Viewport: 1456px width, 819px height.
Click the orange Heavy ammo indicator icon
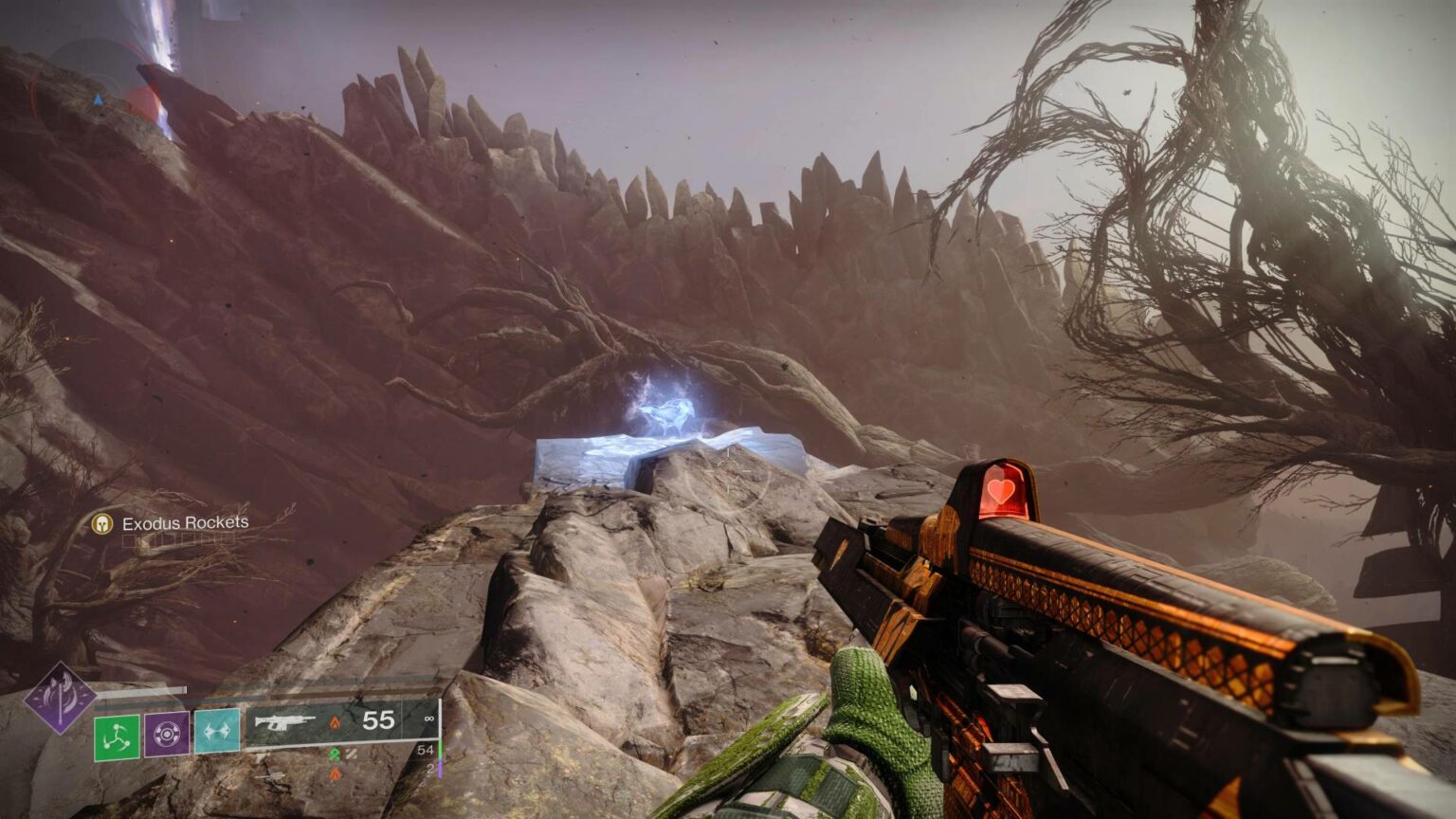coord(336,773)
